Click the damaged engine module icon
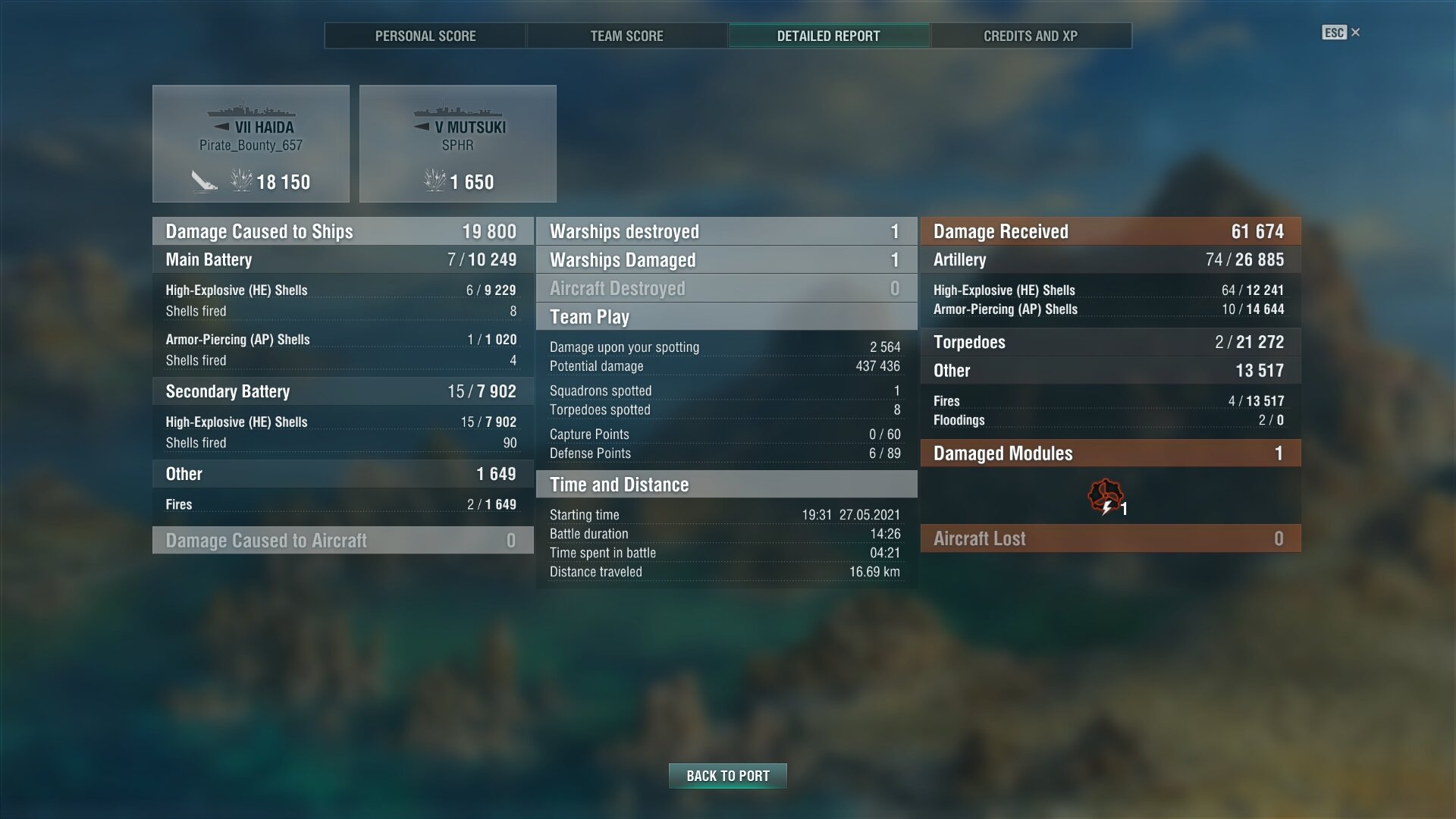The width and height of the screenshot is (1456, 819). coord(1106,497)
